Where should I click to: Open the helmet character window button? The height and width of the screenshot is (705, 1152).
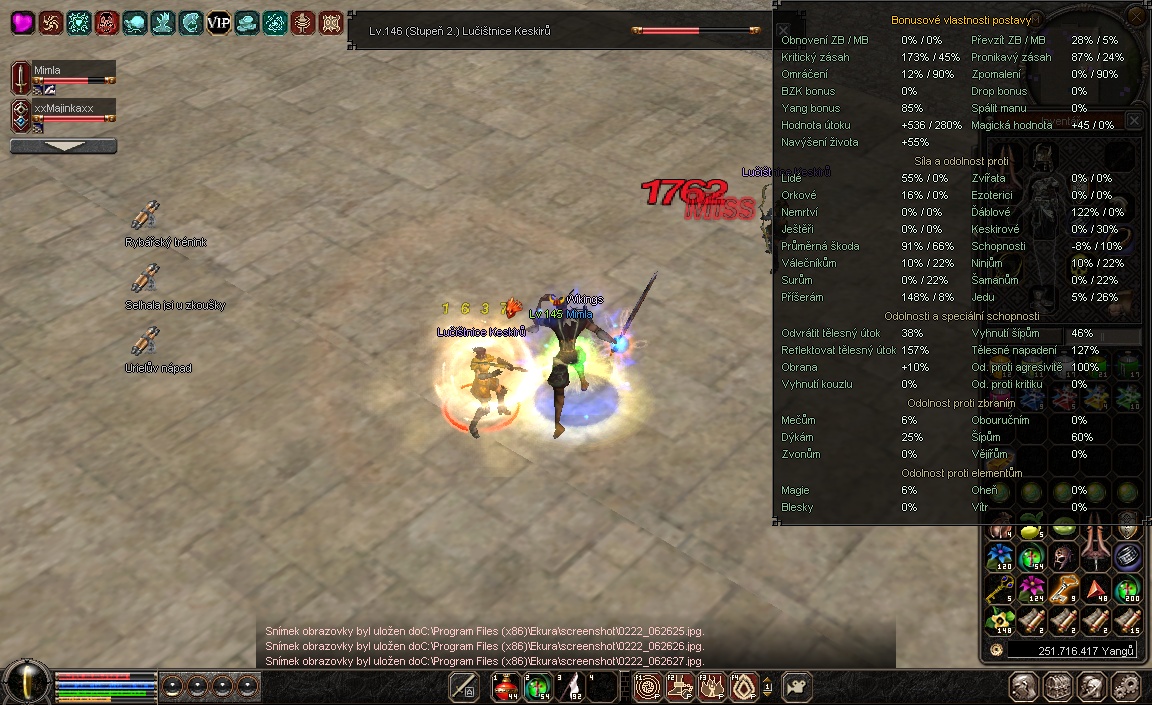pos(1023,687)
